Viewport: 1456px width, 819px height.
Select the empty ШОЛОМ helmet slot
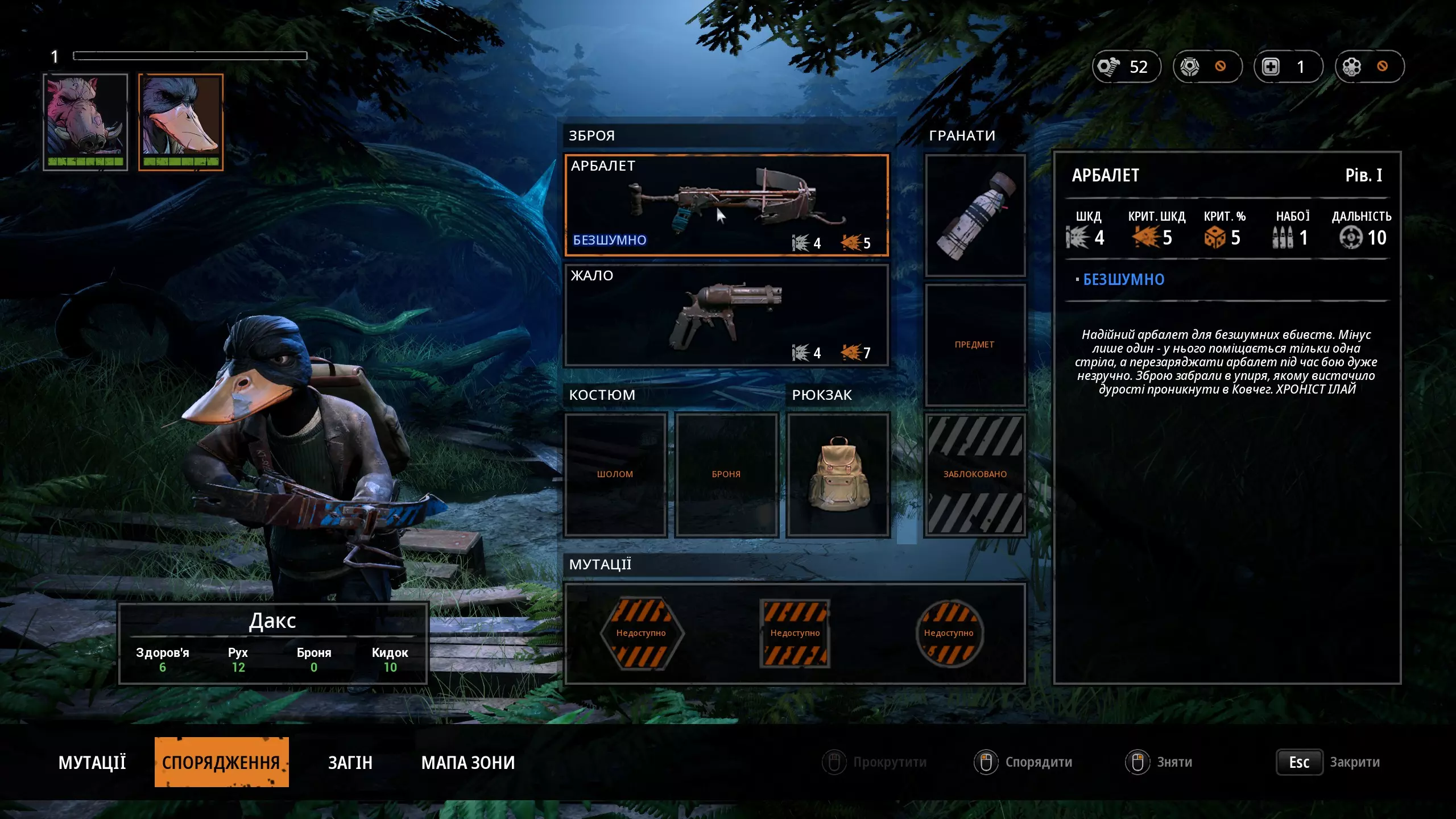615,474
